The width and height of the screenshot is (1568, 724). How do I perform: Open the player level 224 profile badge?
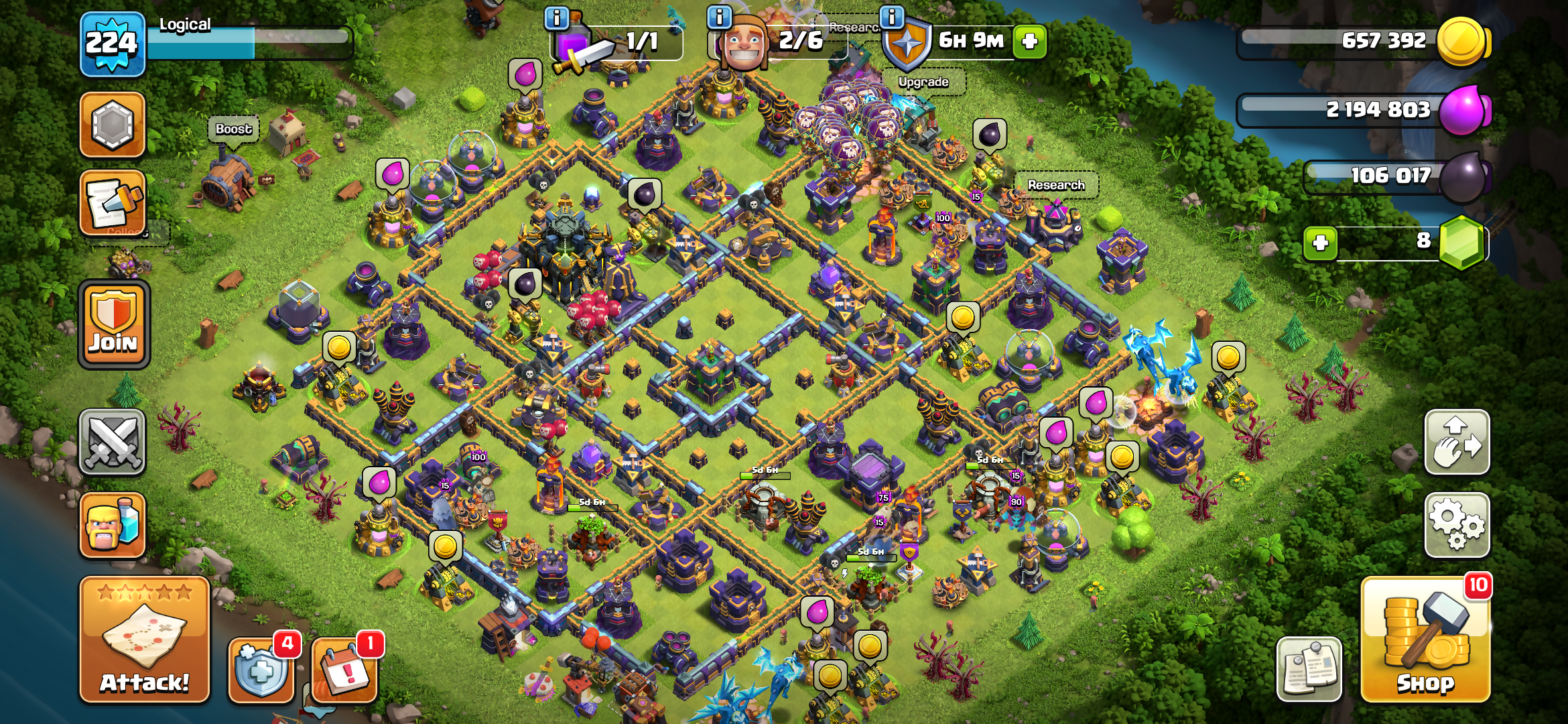[112, 44]
